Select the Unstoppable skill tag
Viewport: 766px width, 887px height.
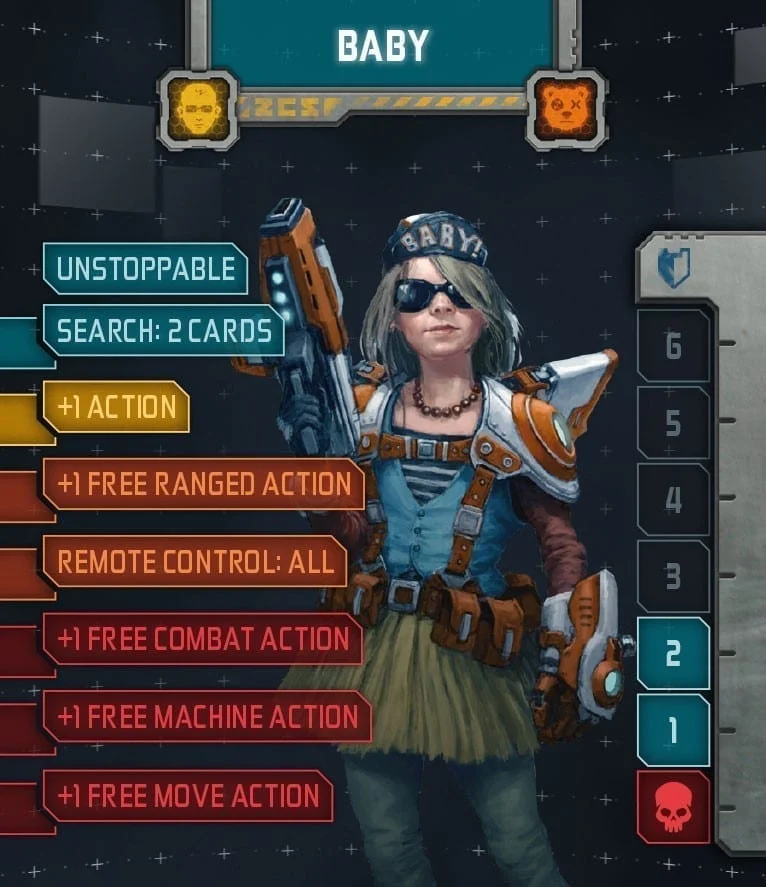click(145, 269)
